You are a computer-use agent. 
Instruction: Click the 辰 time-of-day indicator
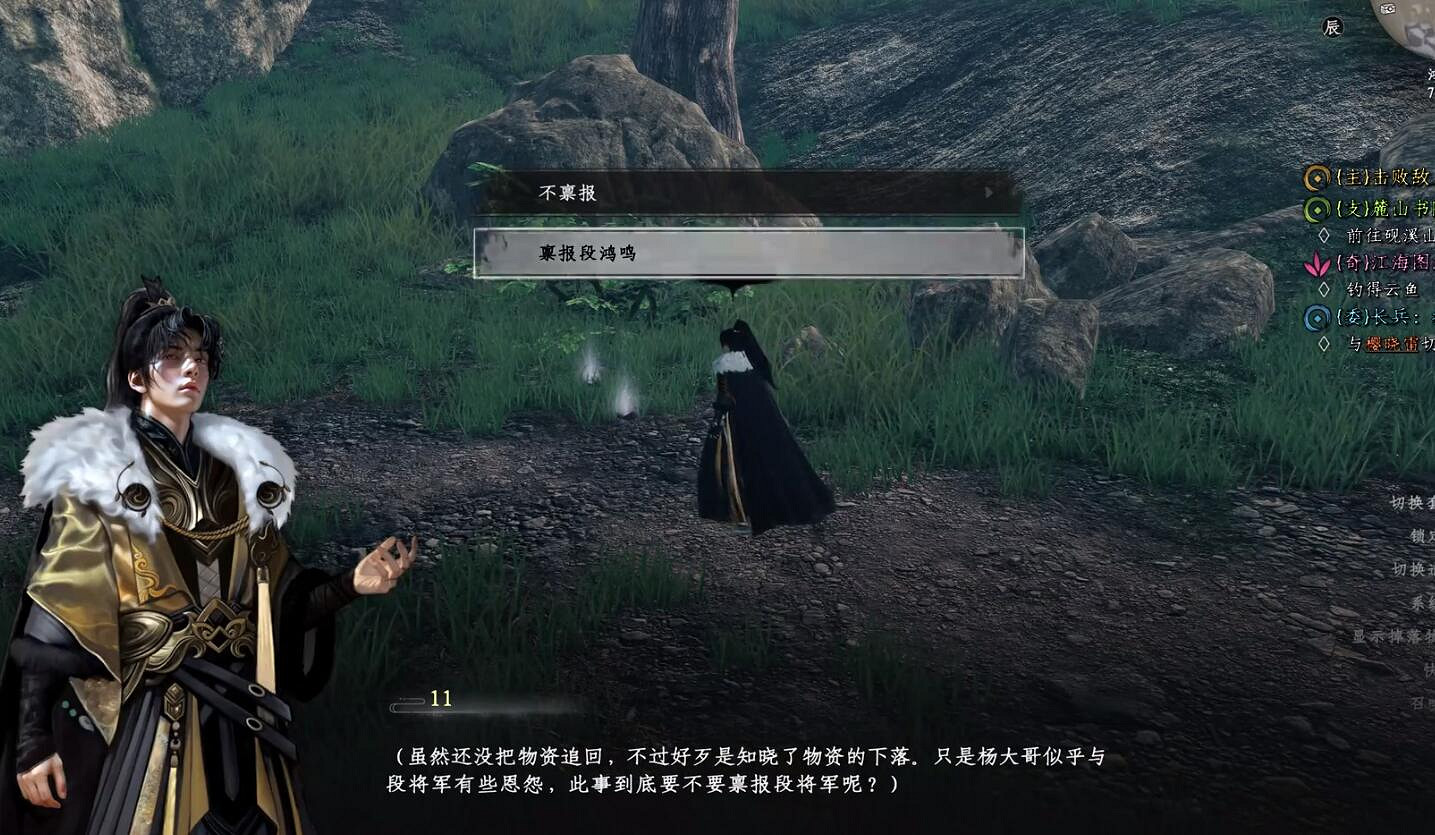[x=1334, y=27]
